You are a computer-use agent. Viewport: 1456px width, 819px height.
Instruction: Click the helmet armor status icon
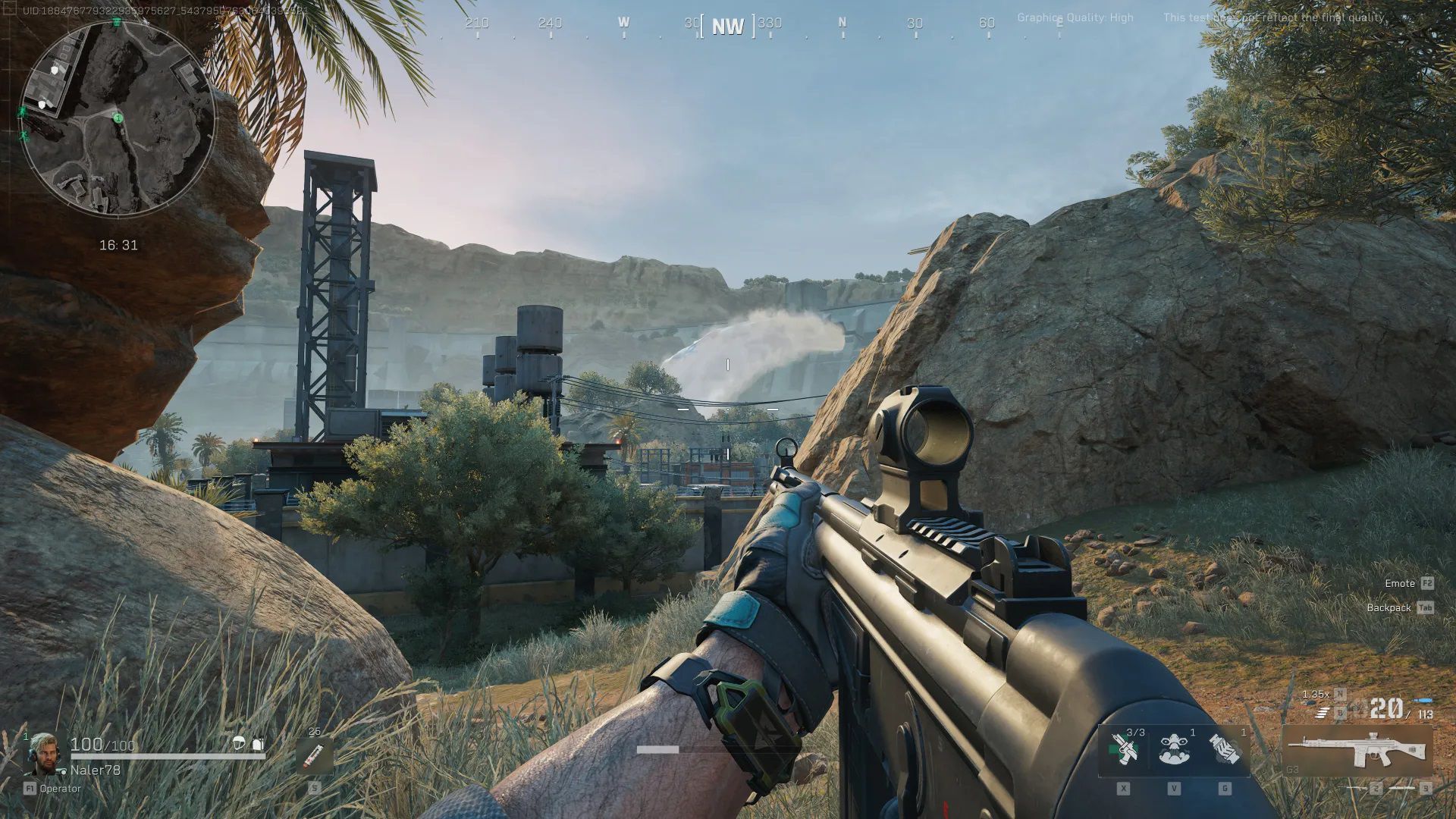tap(239, 744)
